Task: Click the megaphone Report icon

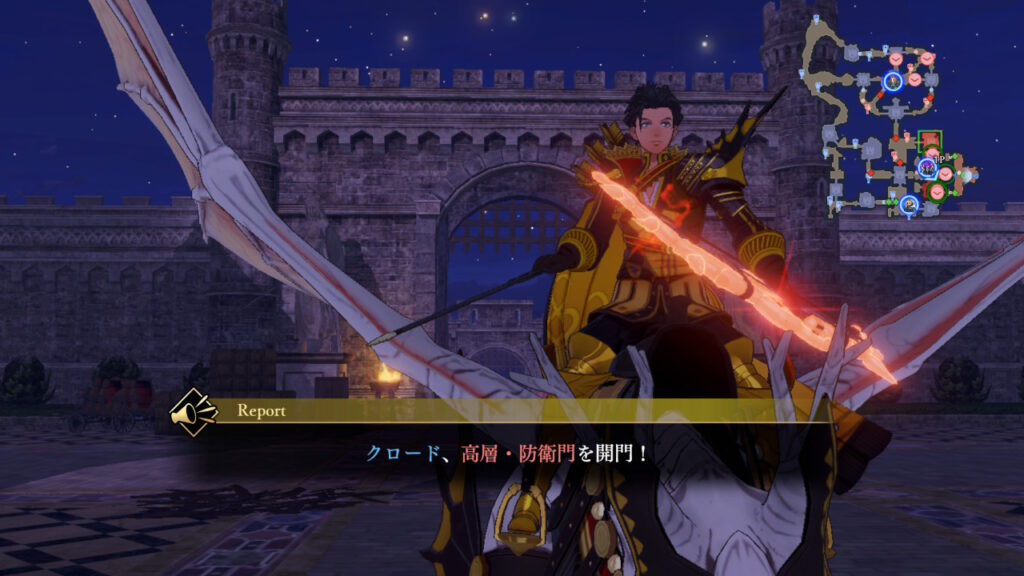Action: 195,410
